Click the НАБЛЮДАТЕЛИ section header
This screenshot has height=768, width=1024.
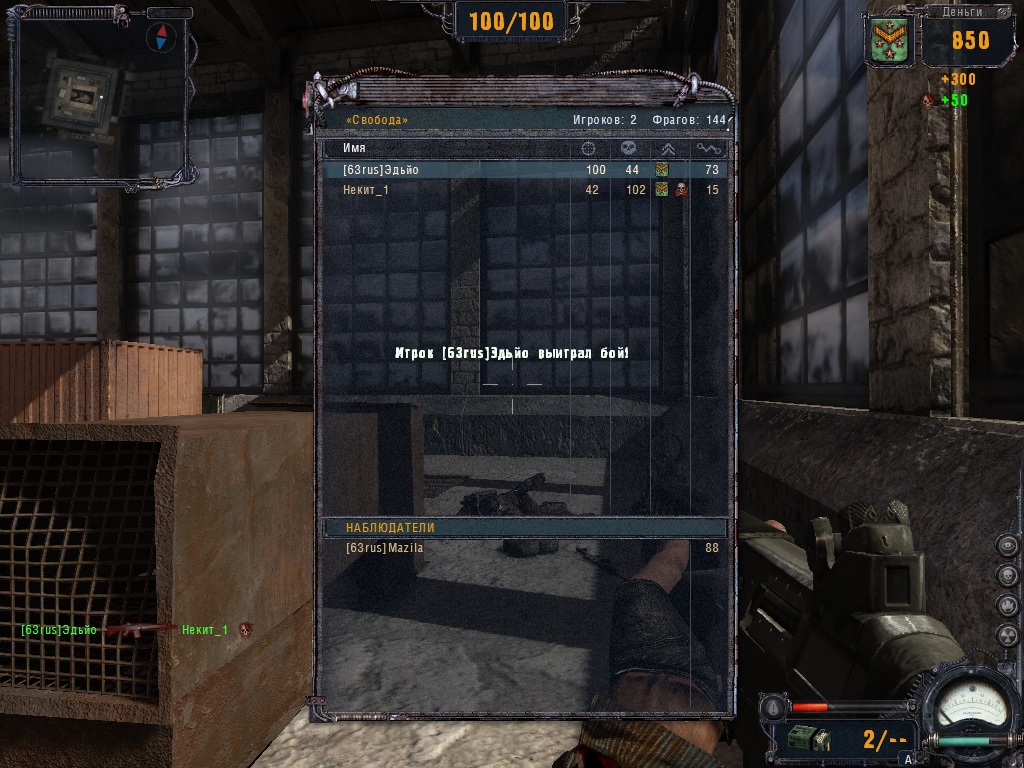pos(390,528)
